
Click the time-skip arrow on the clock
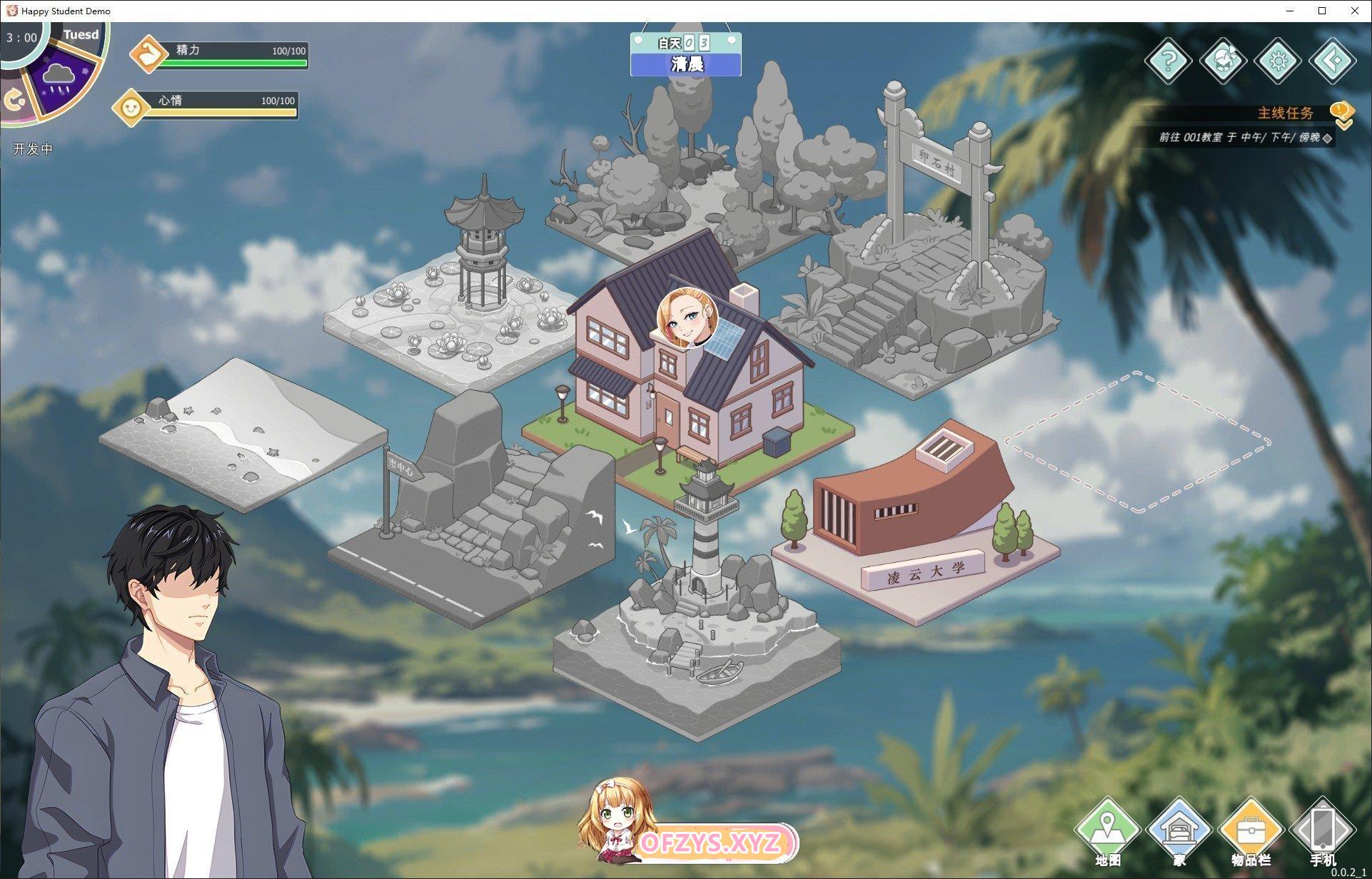point(14,100)
